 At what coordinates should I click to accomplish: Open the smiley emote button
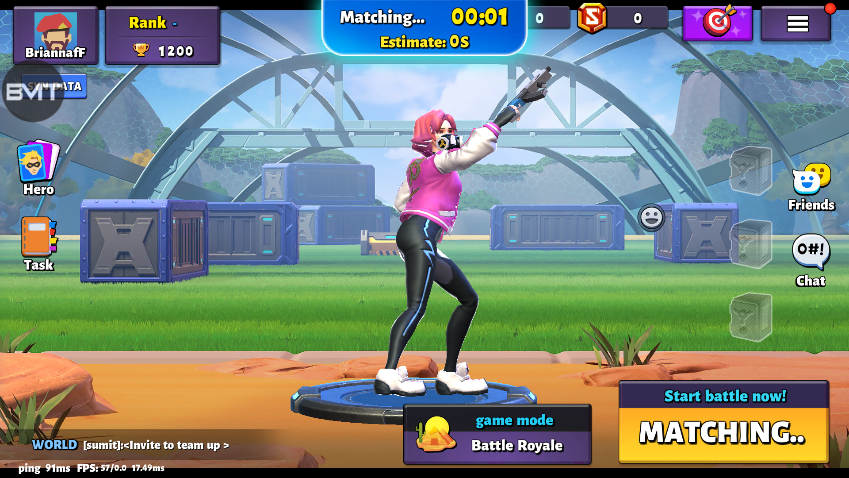pos(651,217)
